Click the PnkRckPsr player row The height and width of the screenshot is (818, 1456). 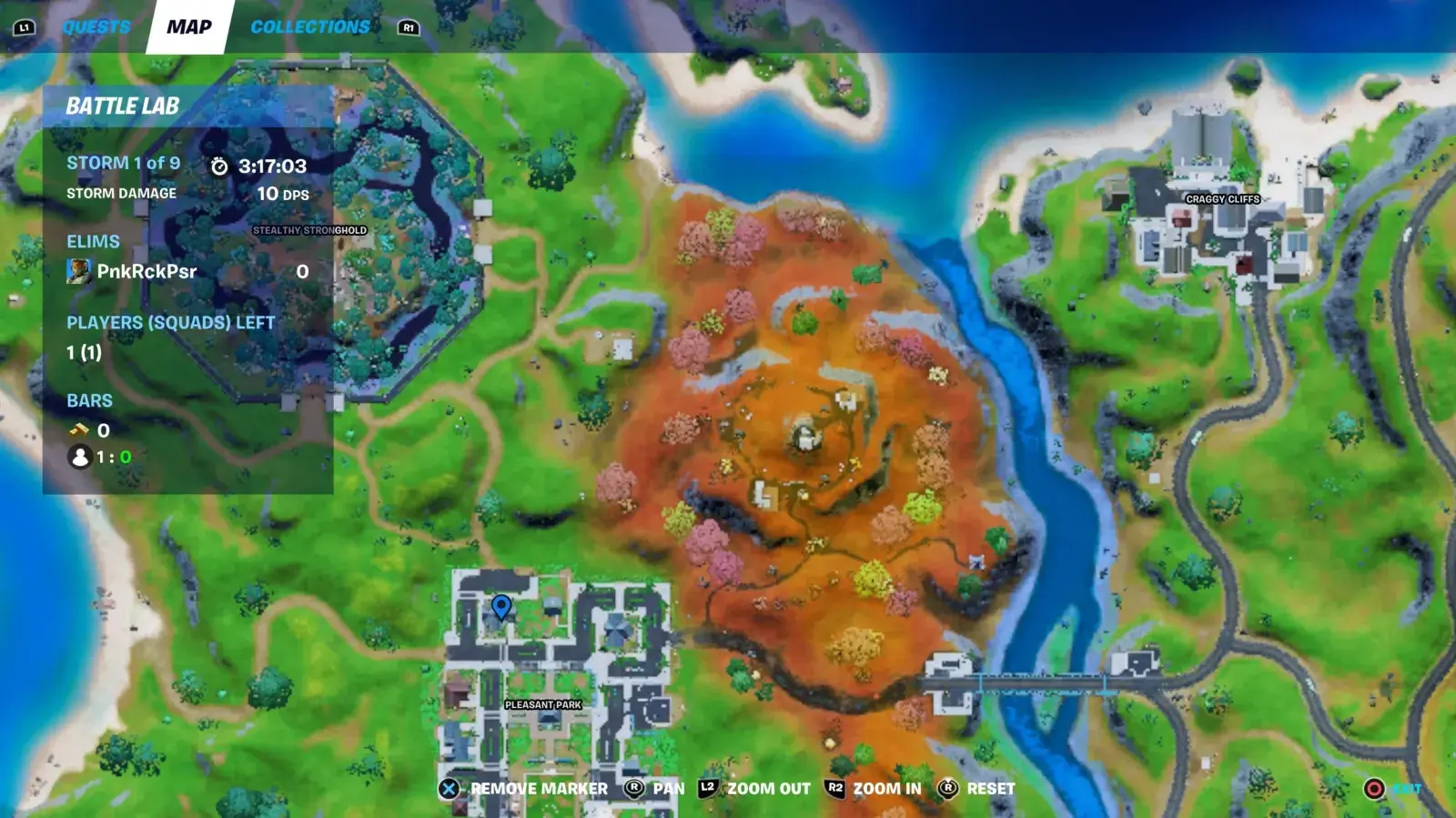tap(187, 271)
